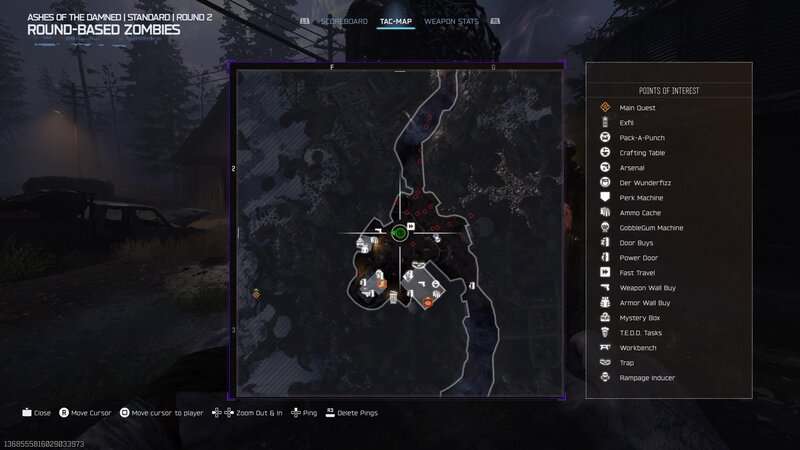Screen dimensions: 800x450
Task: Select the Perk Machine legend entry
Action: [x=640, y=197]
